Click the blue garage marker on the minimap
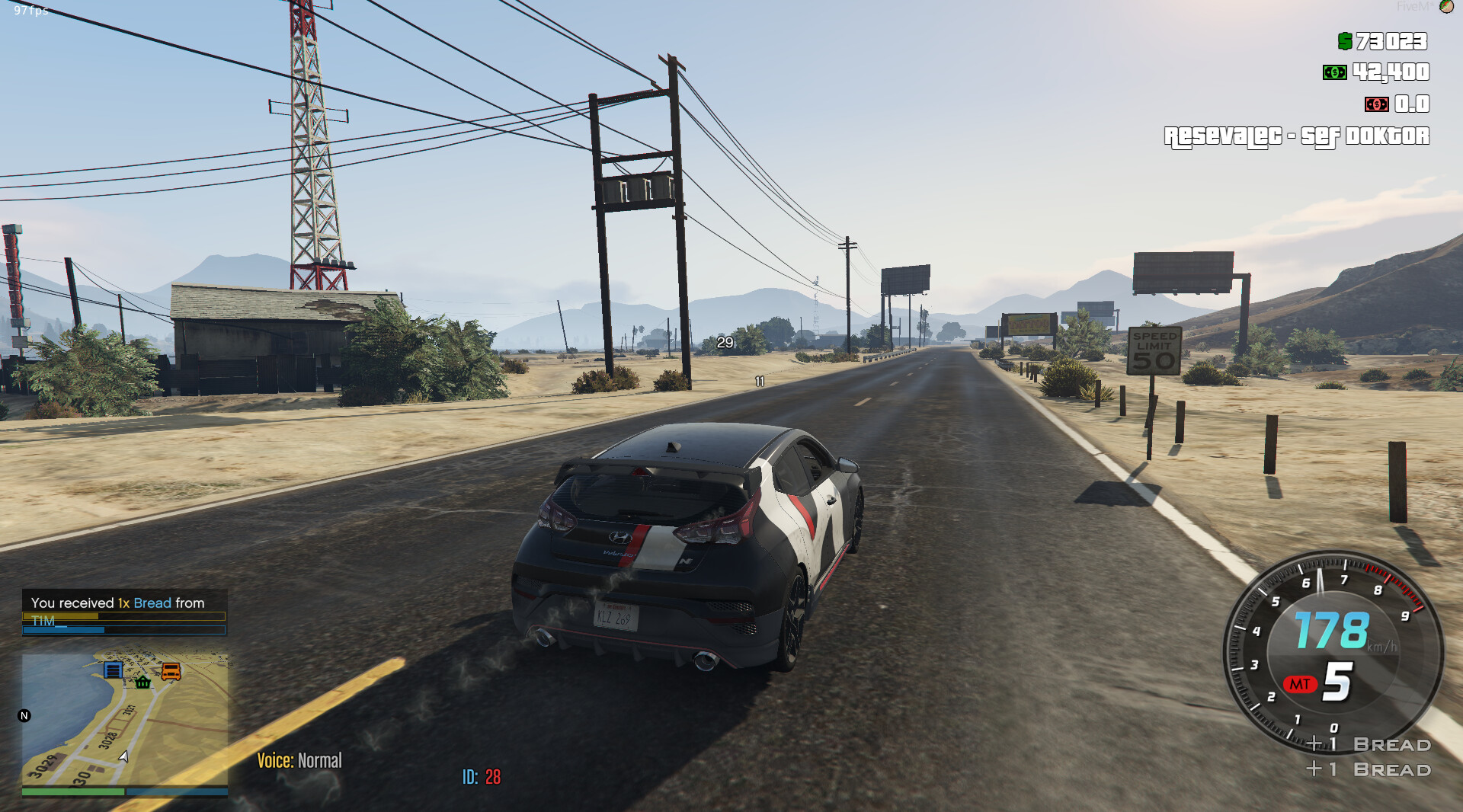Image resolution: width=1463 pixels, height=812 pixels. click(113, 670)
